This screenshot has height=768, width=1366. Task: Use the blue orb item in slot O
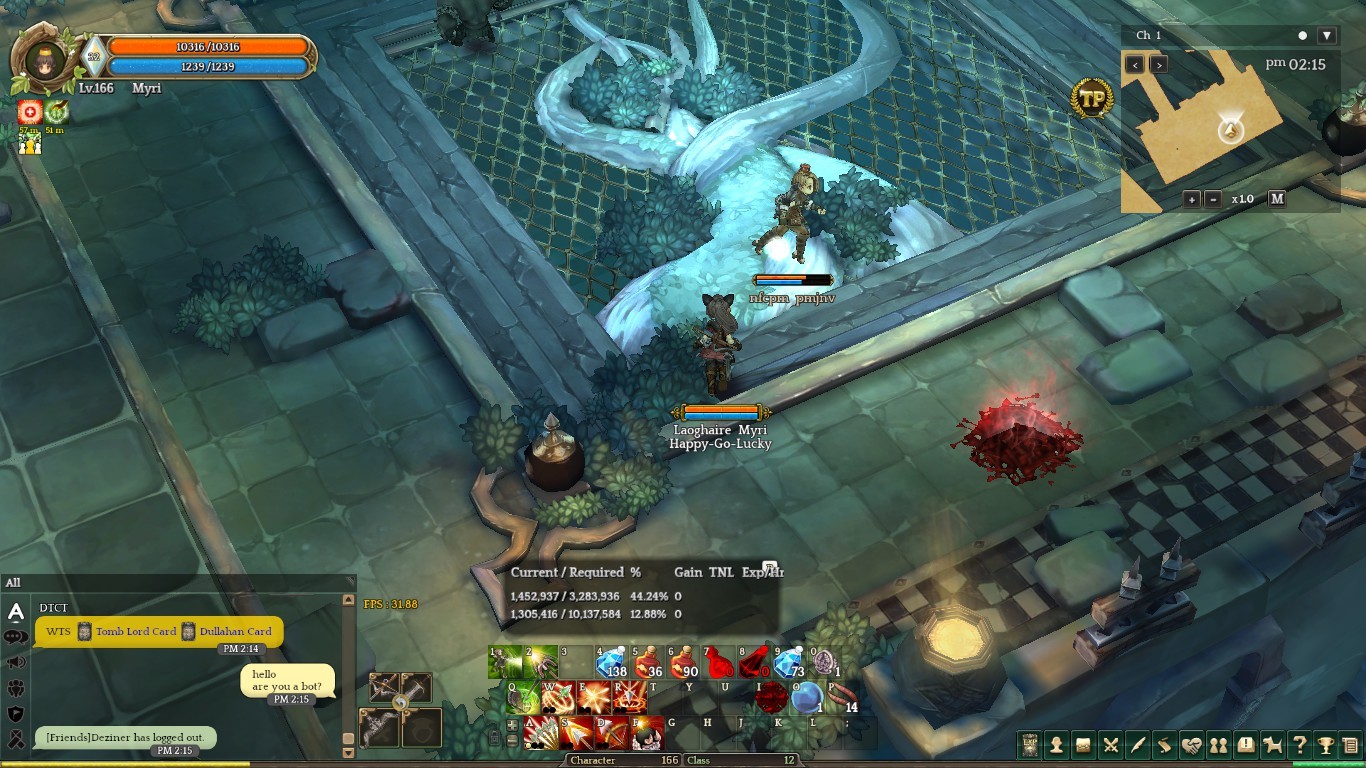[x=806, y=697]
